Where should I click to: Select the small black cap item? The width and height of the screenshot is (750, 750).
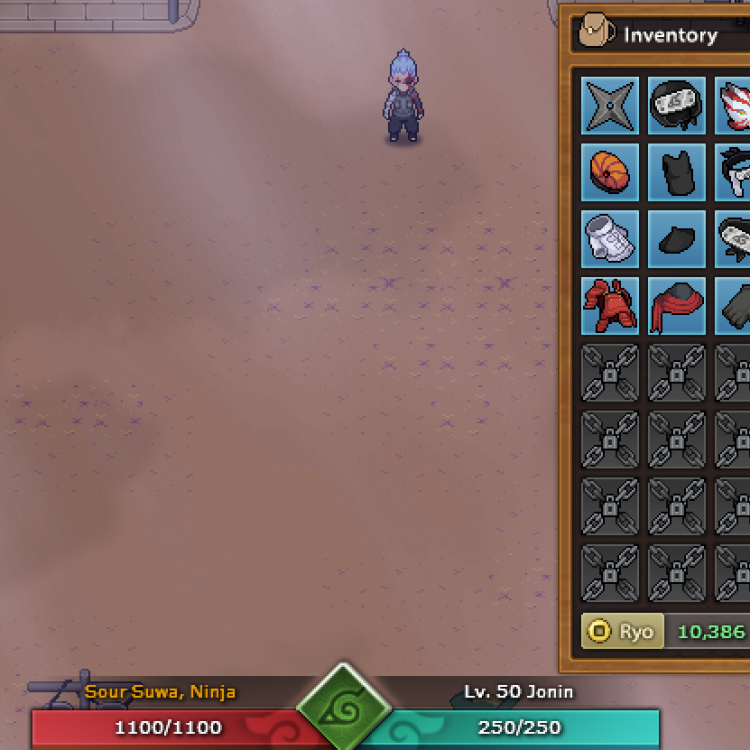pos(677,239)
